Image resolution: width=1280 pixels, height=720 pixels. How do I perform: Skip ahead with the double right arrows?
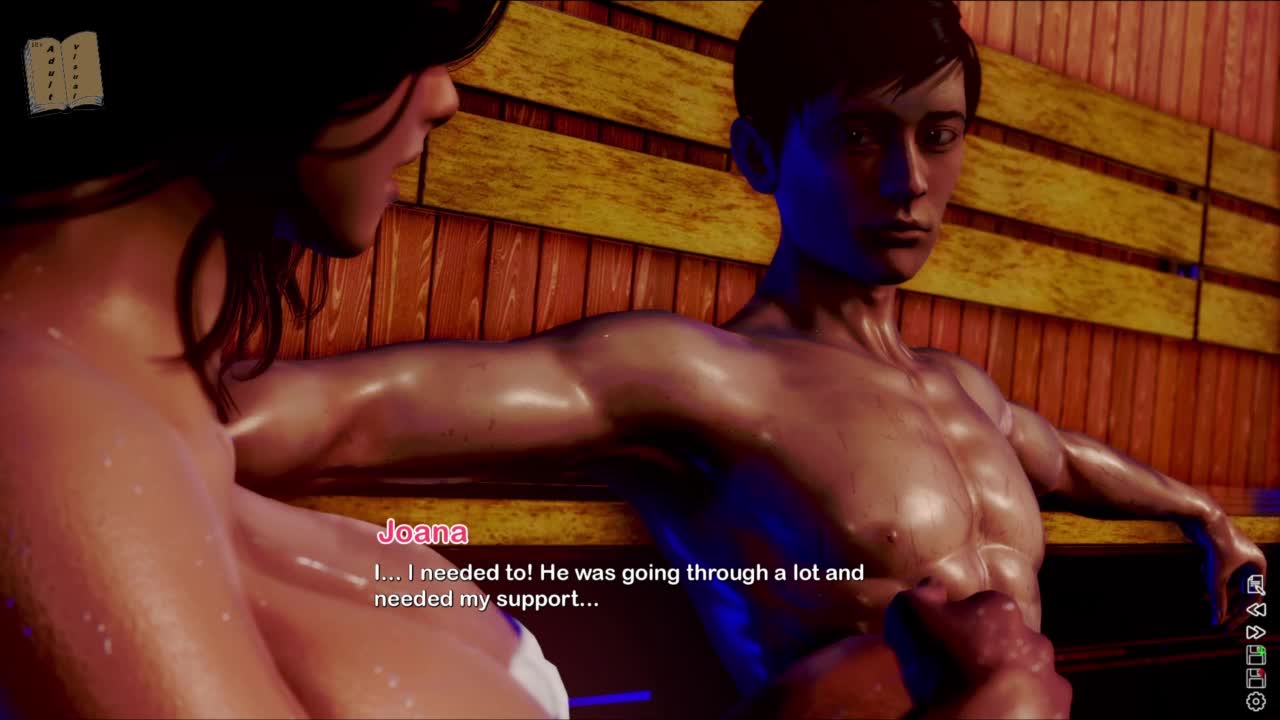click(x=1255, y=632)
